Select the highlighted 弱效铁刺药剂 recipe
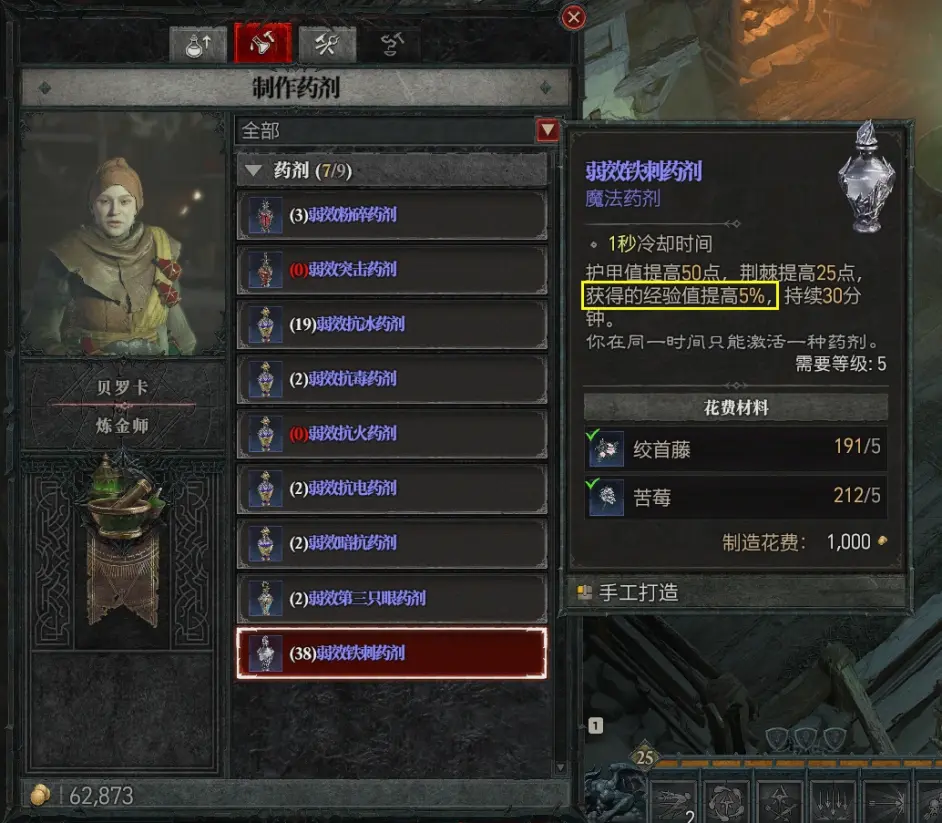Image resolution: width=942 pixels, height=823 pixels. pyautogui.click(x=391, y=653)
